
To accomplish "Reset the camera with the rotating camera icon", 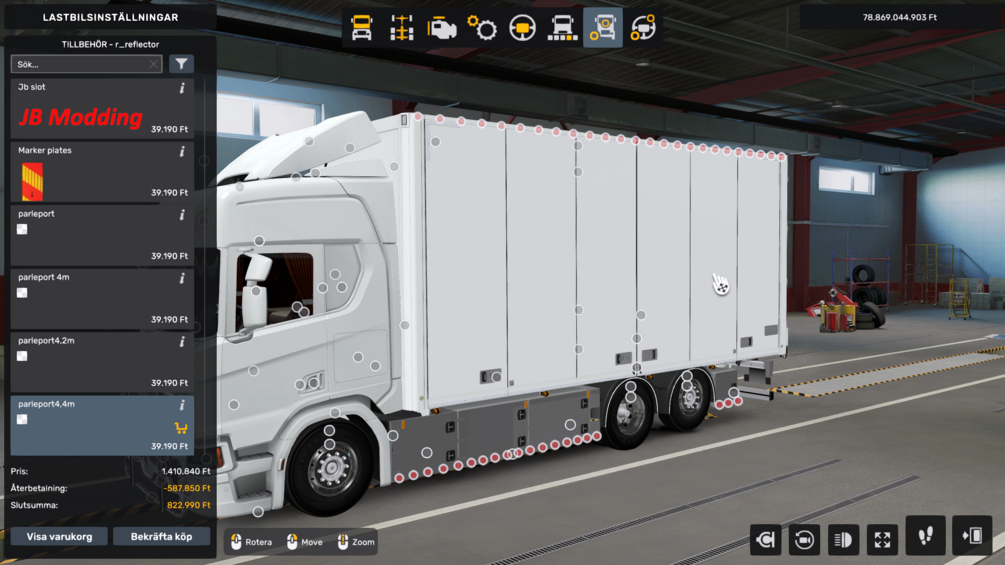I will 804,540.
